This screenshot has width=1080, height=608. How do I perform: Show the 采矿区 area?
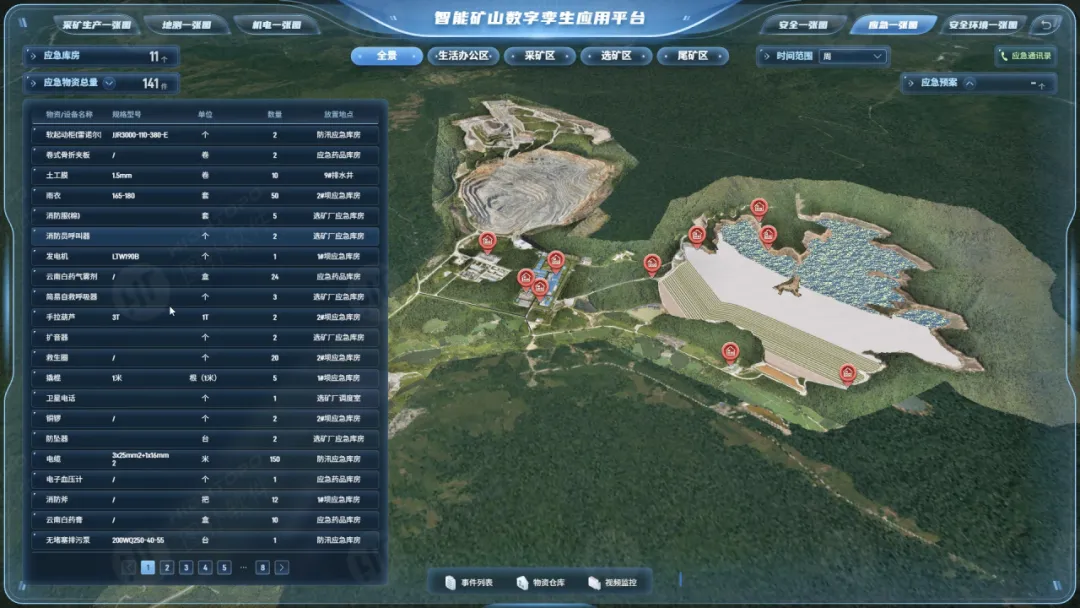(x=540, y=56)
